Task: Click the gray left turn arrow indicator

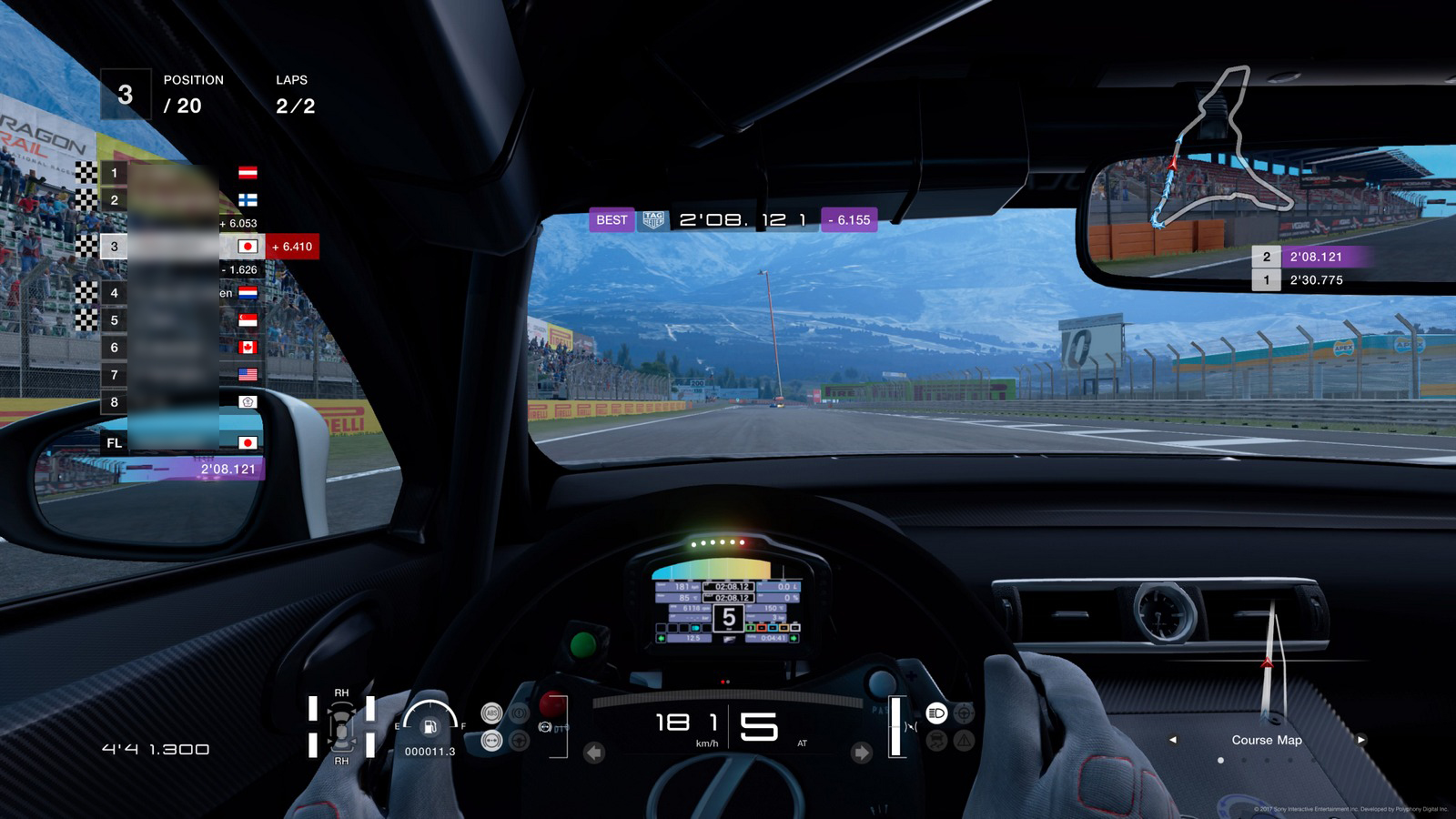Action: click(594, 753)
